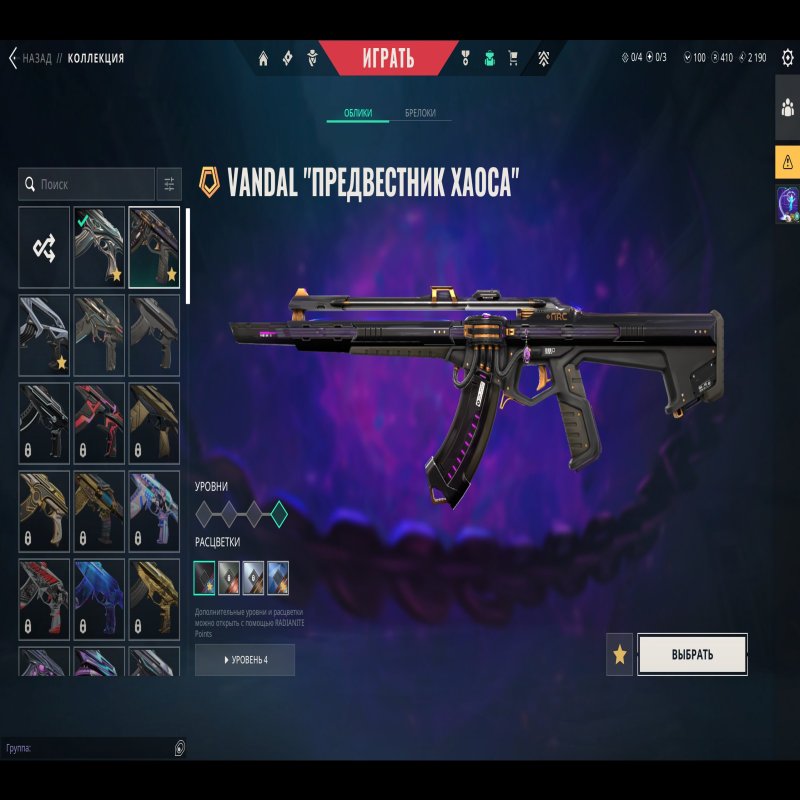The height and width of the screenshot is (800, 800).
Task: Select the fourth level diamond under УРОВНИ
Action: coord(279,514)
